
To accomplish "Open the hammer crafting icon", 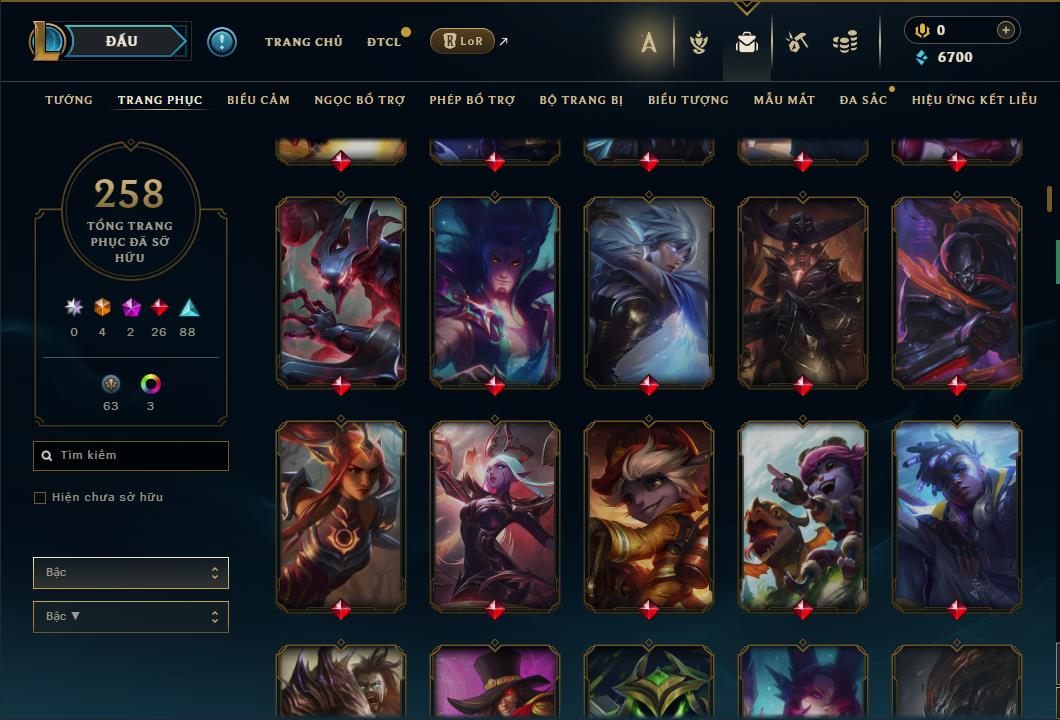I will [796, 42].
